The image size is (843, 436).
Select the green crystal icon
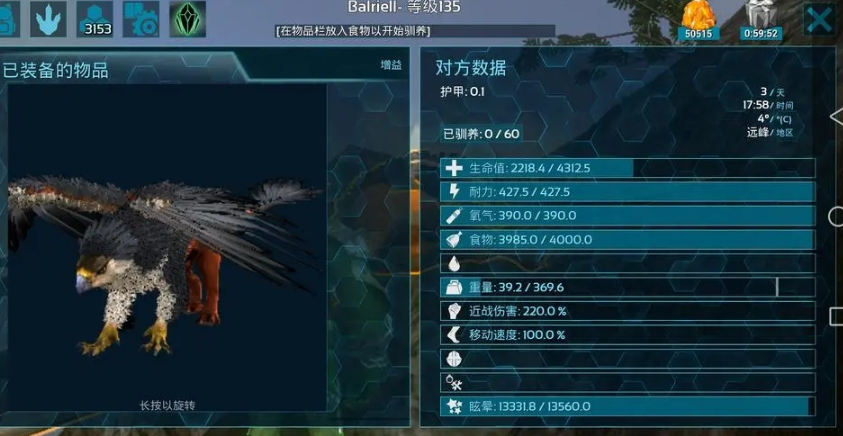point(186,19)
